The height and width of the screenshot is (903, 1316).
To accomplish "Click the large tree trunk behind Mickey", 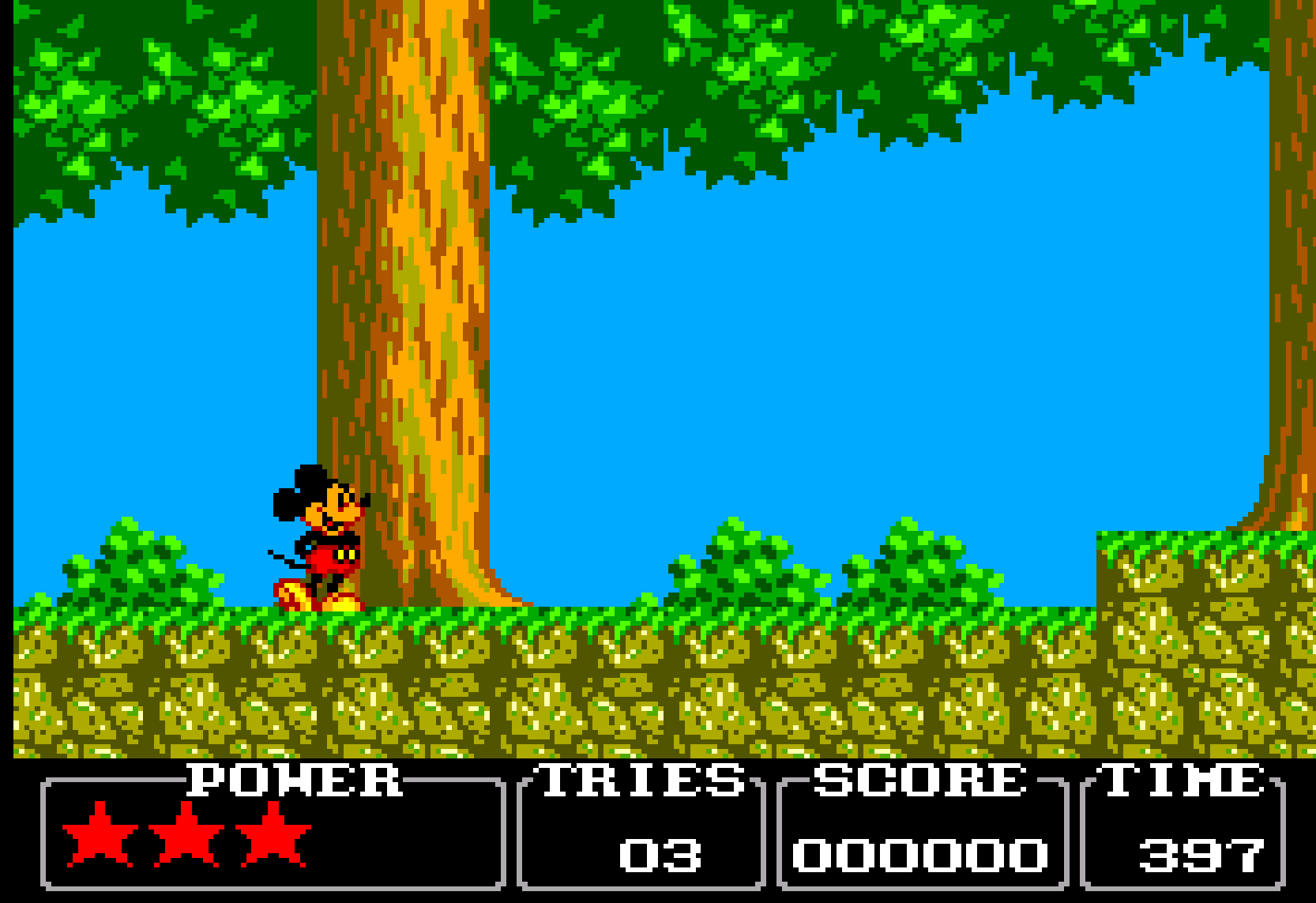I will [x=419, y=316].
